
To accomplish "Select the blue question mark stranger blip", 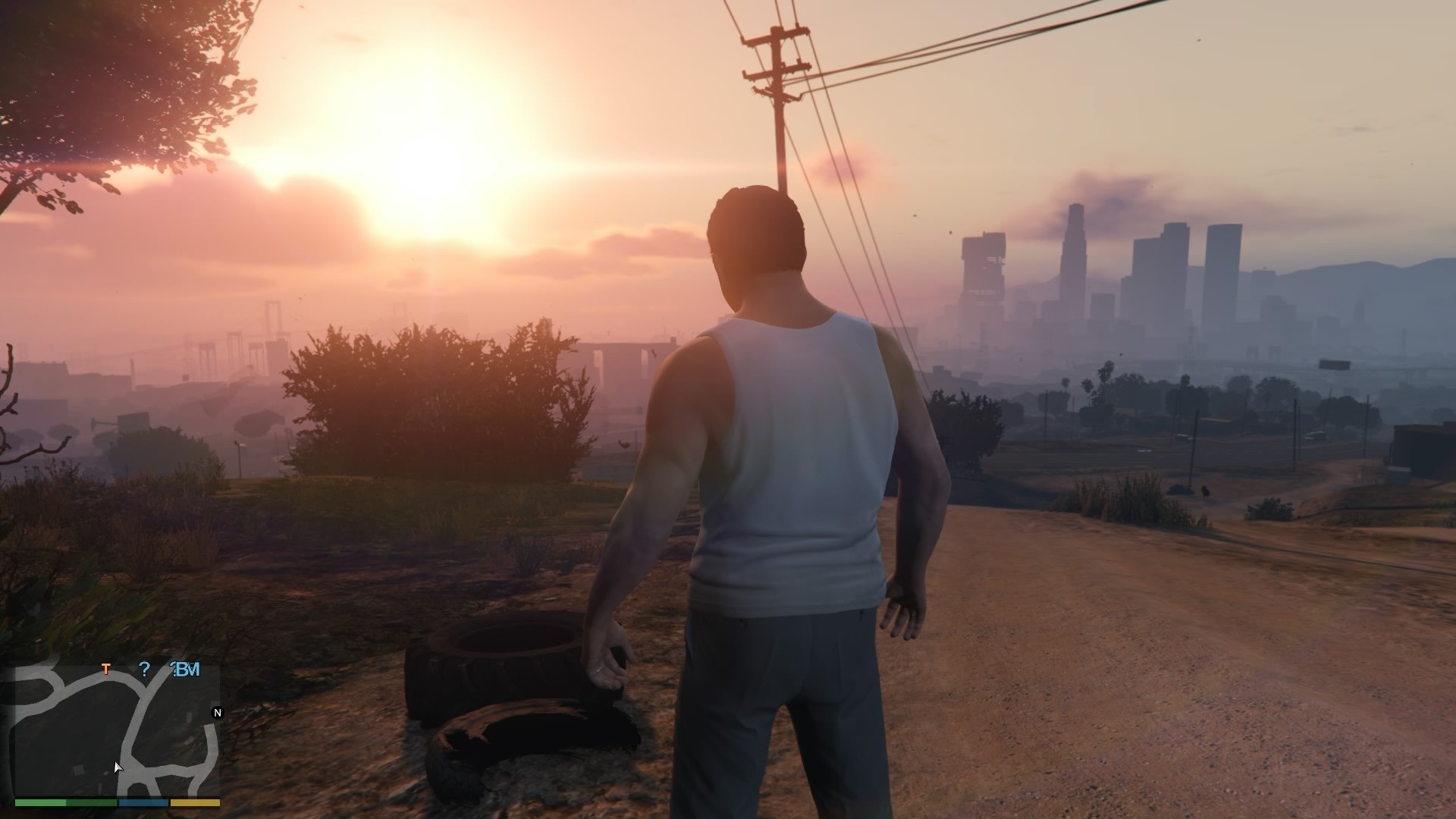I will 146,670.
